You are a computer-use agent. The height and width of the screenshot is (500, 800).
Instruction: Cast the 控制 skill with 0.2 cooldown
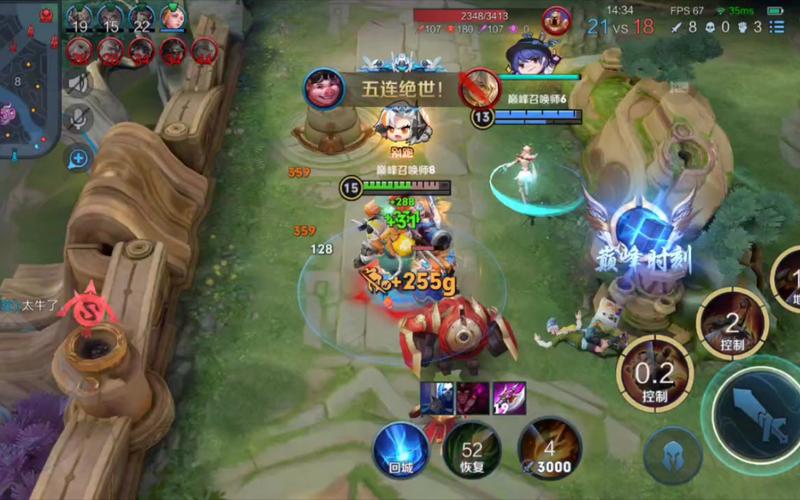coord(655,373)
